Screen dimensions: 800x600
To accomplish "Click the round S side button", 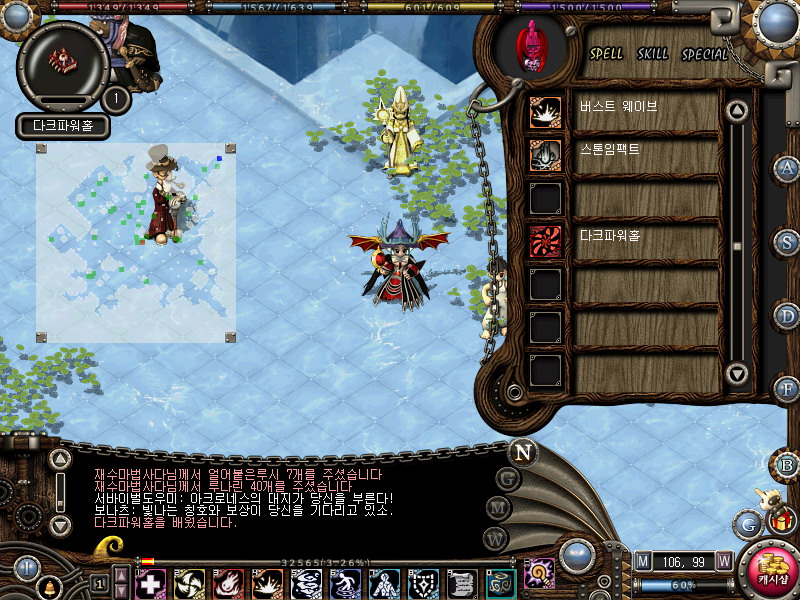I will tap(787, 242).
